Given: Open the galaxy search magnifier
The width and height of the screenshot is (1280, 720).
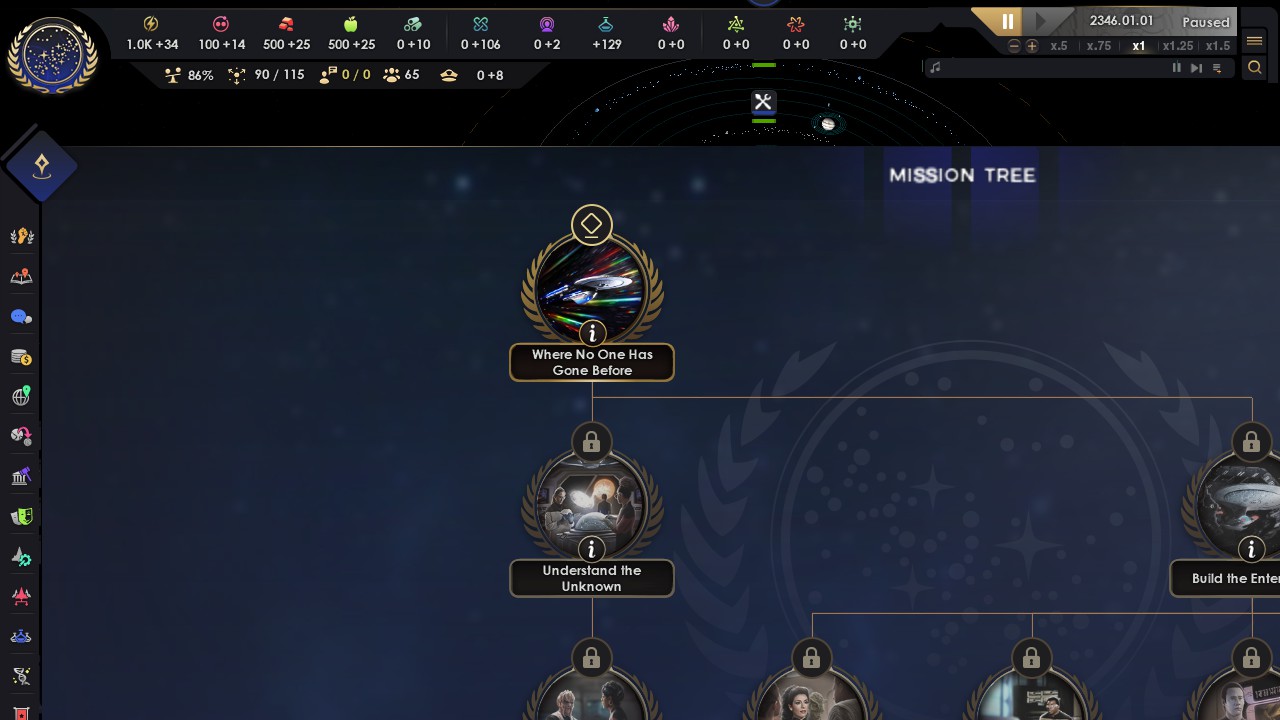Looking at the screenshot, I should point(1255,67).
